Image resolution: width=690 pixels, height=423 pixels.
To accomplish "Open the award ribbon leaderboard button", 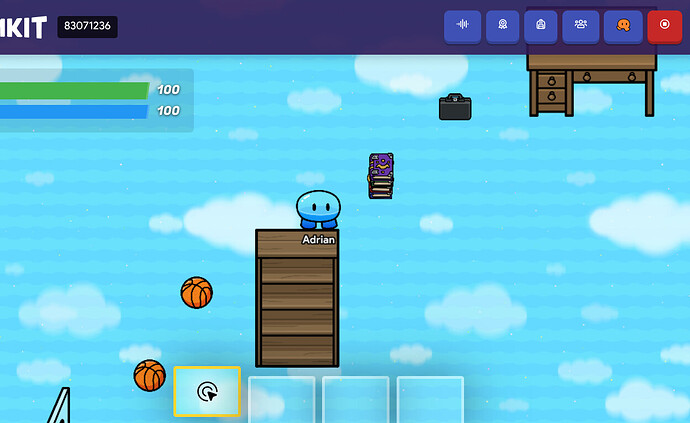I will pyautogui.click(x=502, y=26).
